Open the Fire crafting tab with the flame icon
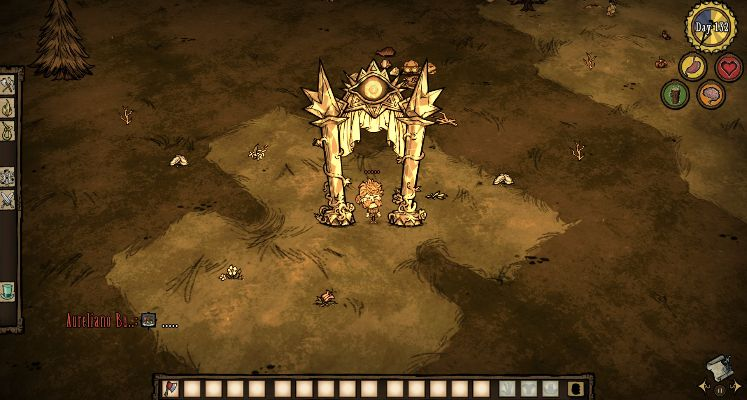 pyautogui.click(x=7, y=106)
